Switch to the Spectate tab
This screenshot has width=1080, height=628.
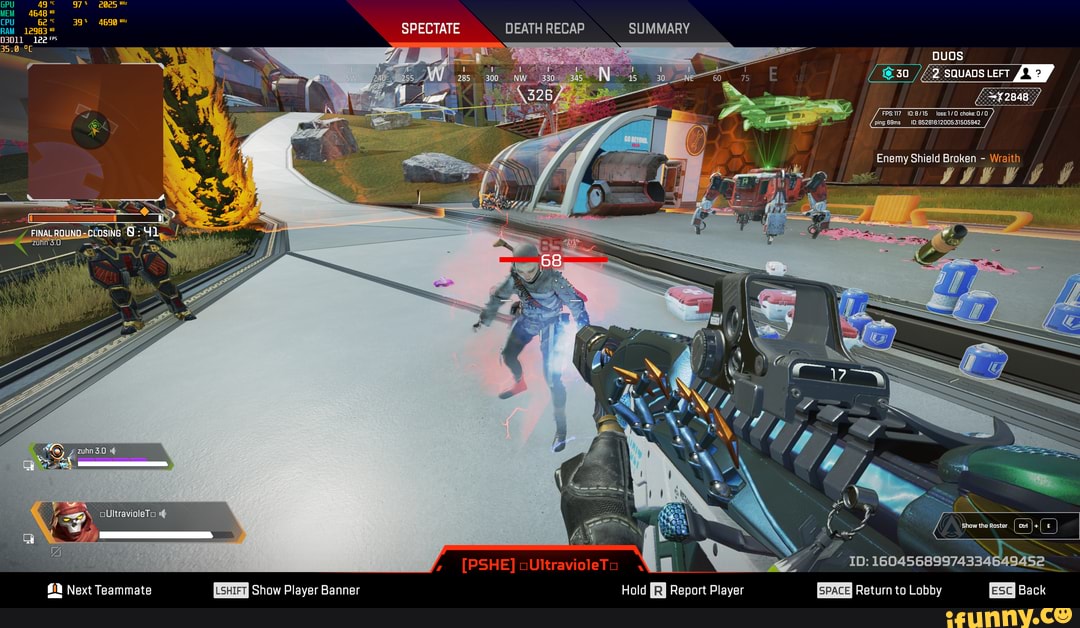430,28
